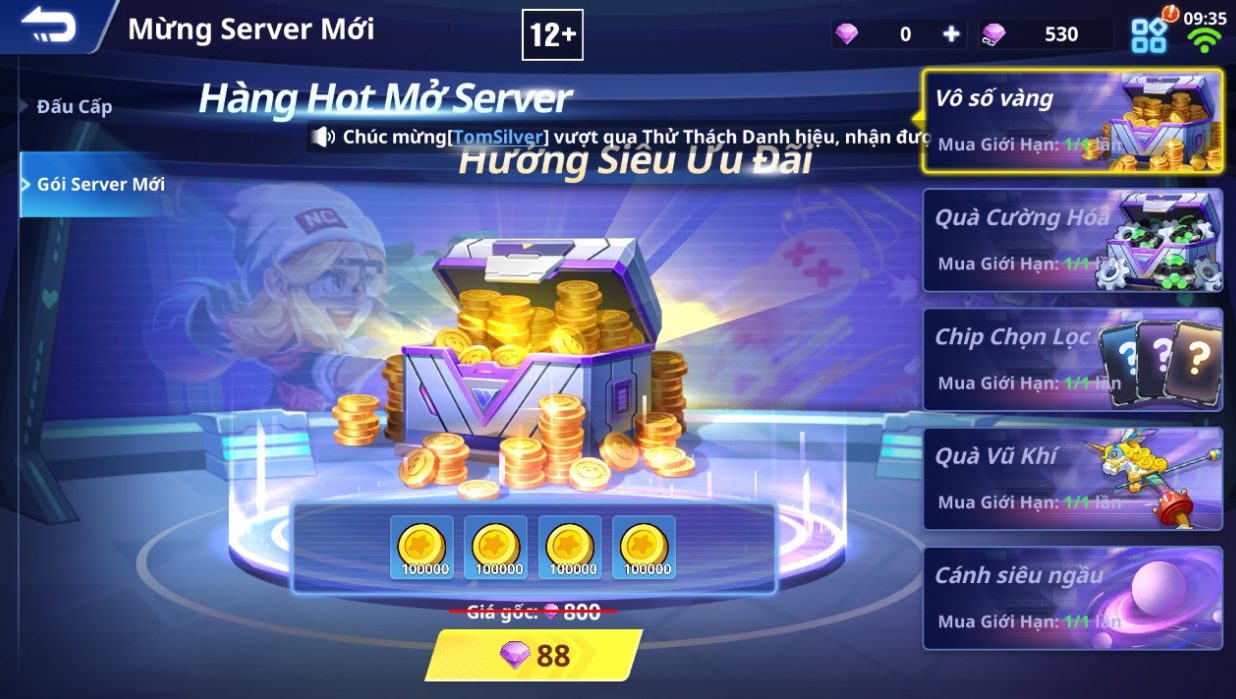Buy the pack for 88 diamonds
1236x699 pixels.
click(534, 655)
